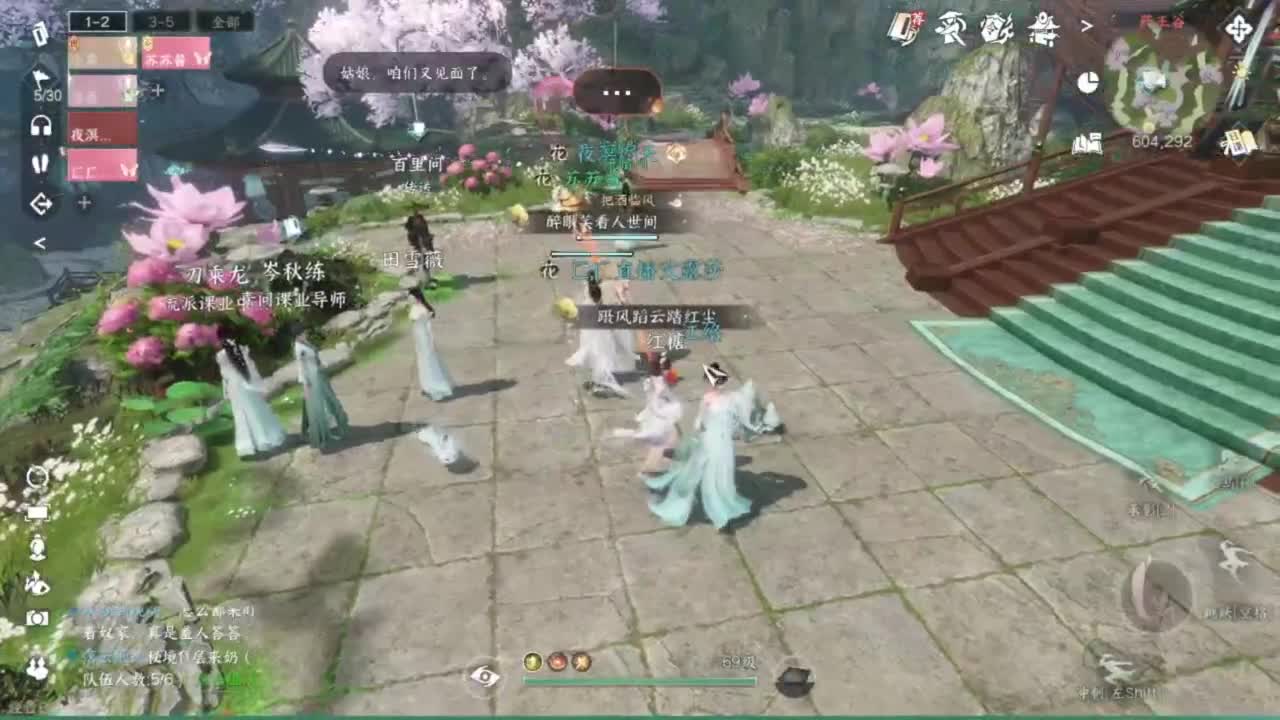Screen dimensions: 1280x720
Task: Click the team flag icon showing 5/30
Action: click(40, 75)
